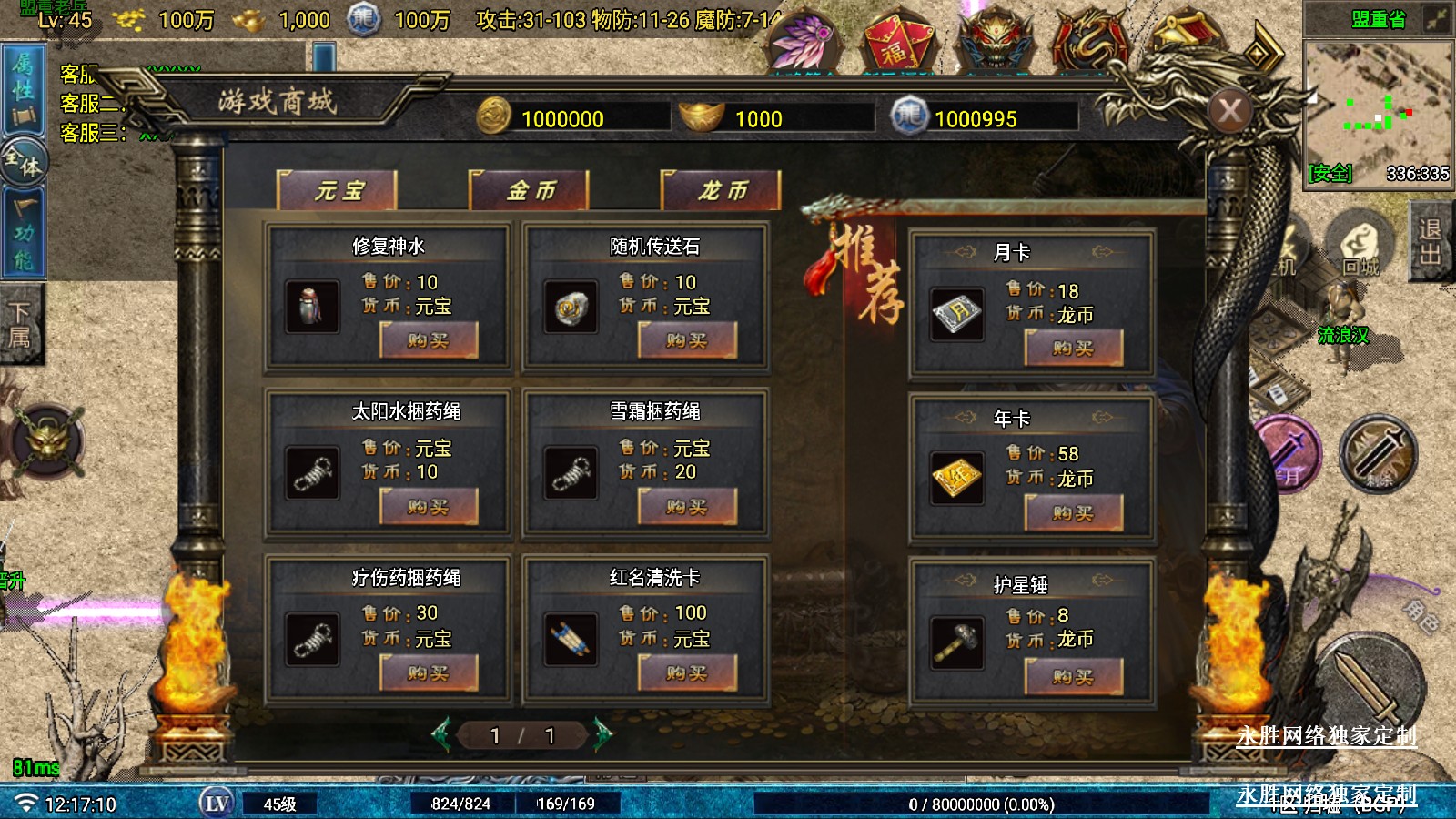Image resolution: width=1456 pixels, height=819 pixels.
Task: Buy the 修复神水 item
Action: [x=429, y=341]
